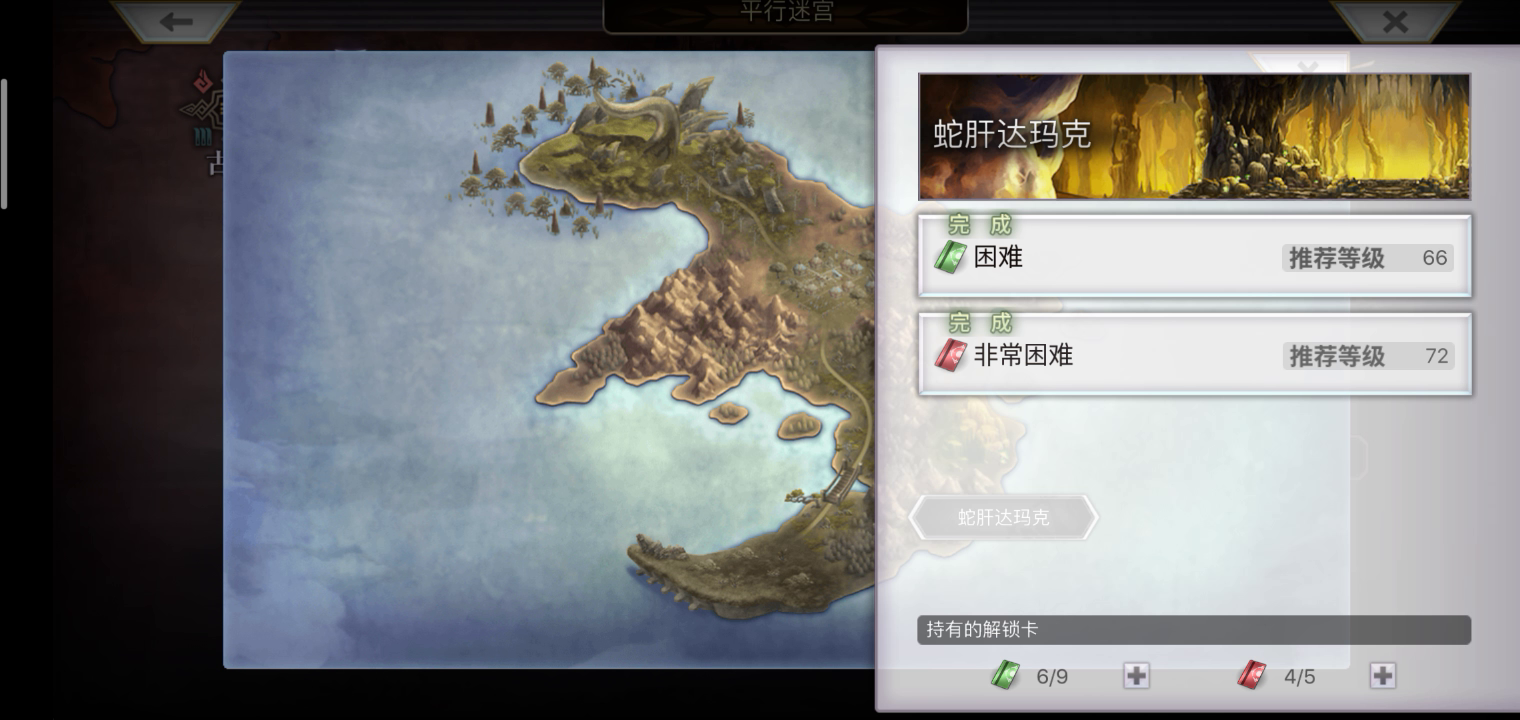
Task: Close the dungeon window with the X
Action: click(x=1395, y=21)
